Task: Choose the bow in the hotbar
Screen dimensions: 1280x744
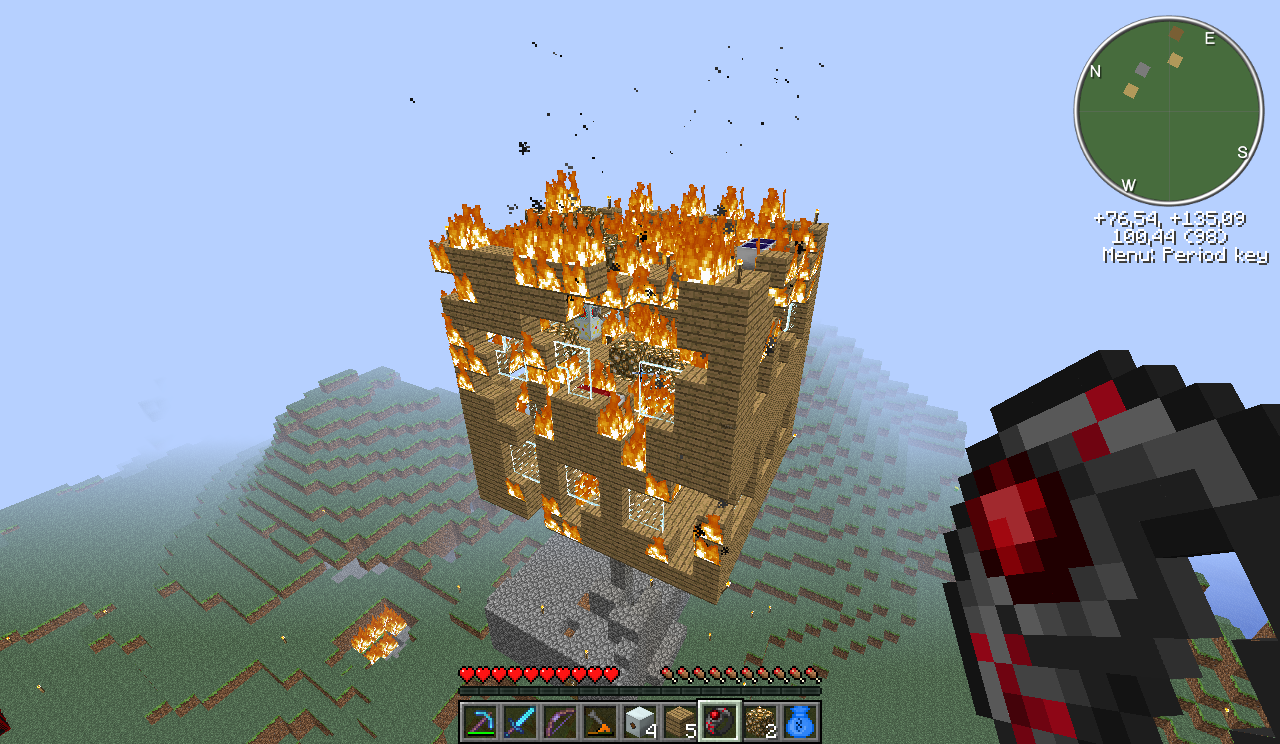Action: (x=560, y=721)
